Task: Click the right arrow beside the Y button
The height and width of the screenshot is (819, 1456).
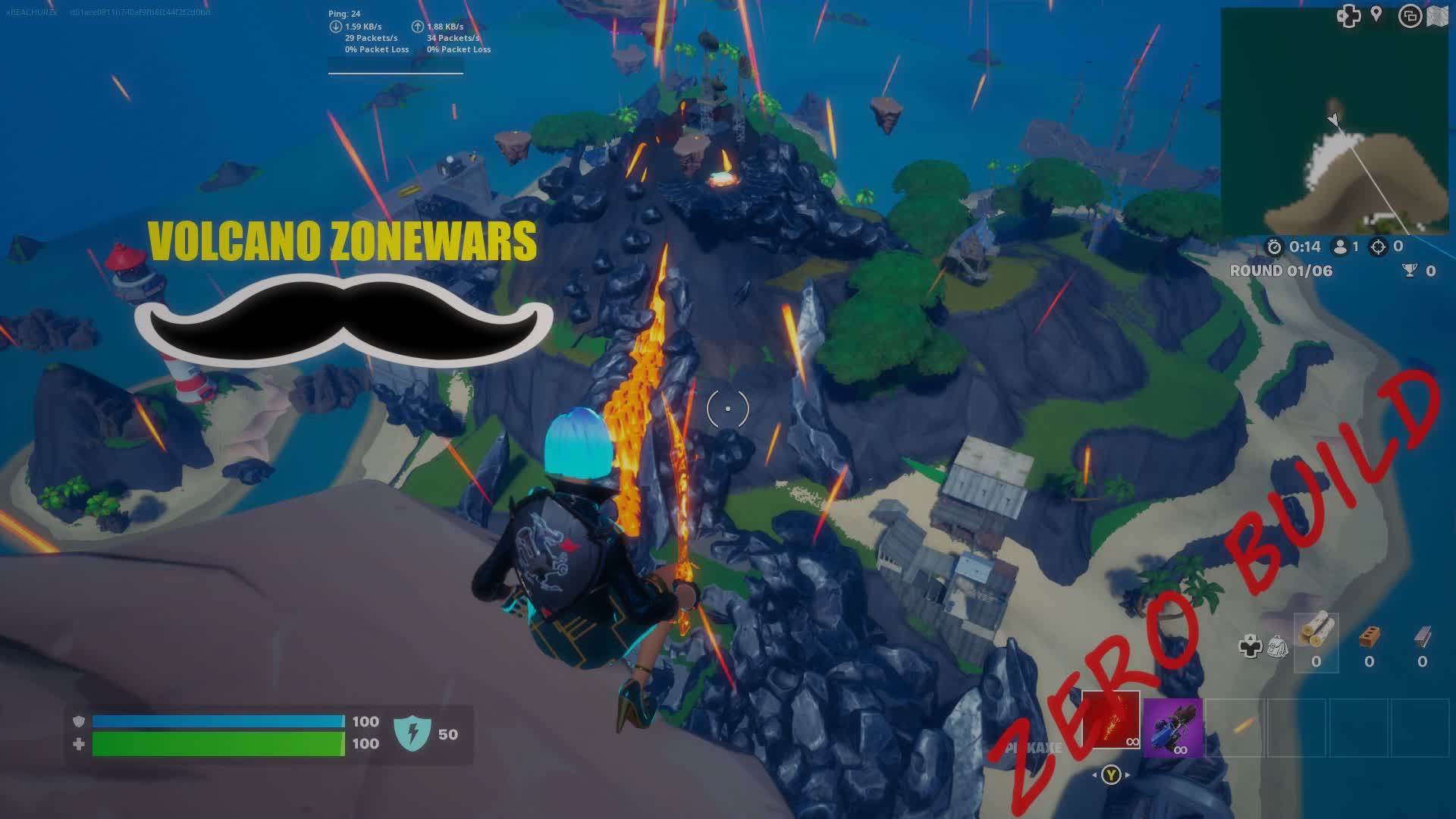Action: [1128, 774]
